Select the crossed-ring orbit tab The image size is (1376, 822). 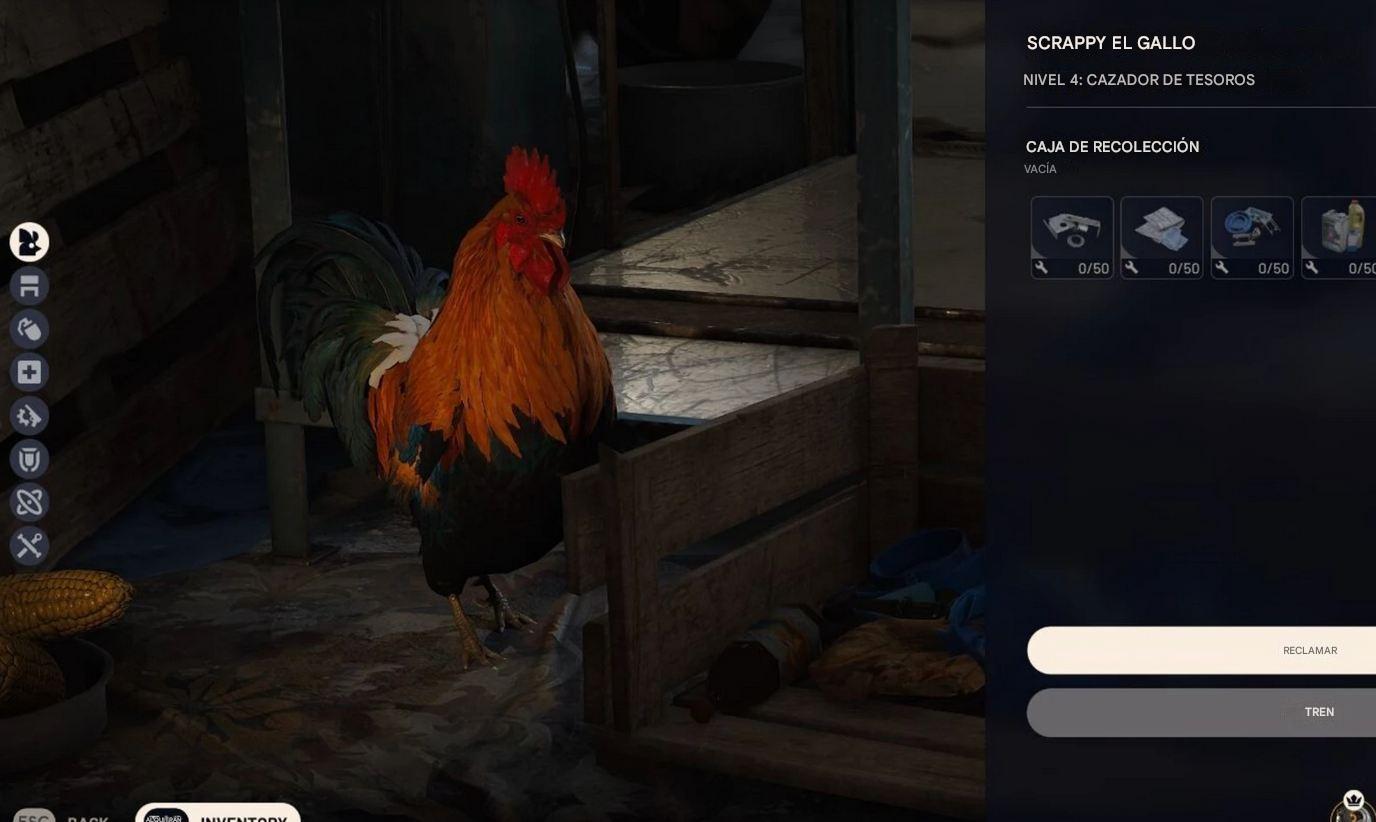[x=29, y=502]
